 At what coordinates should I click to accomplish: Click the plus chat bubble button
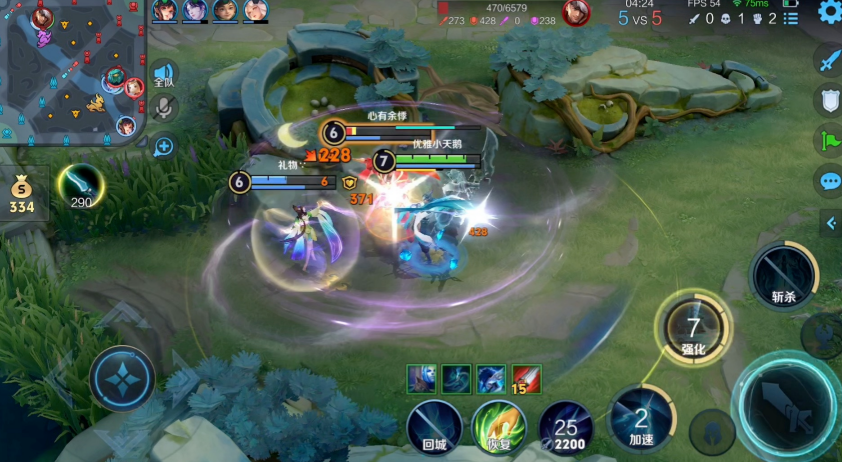[164, 147]
